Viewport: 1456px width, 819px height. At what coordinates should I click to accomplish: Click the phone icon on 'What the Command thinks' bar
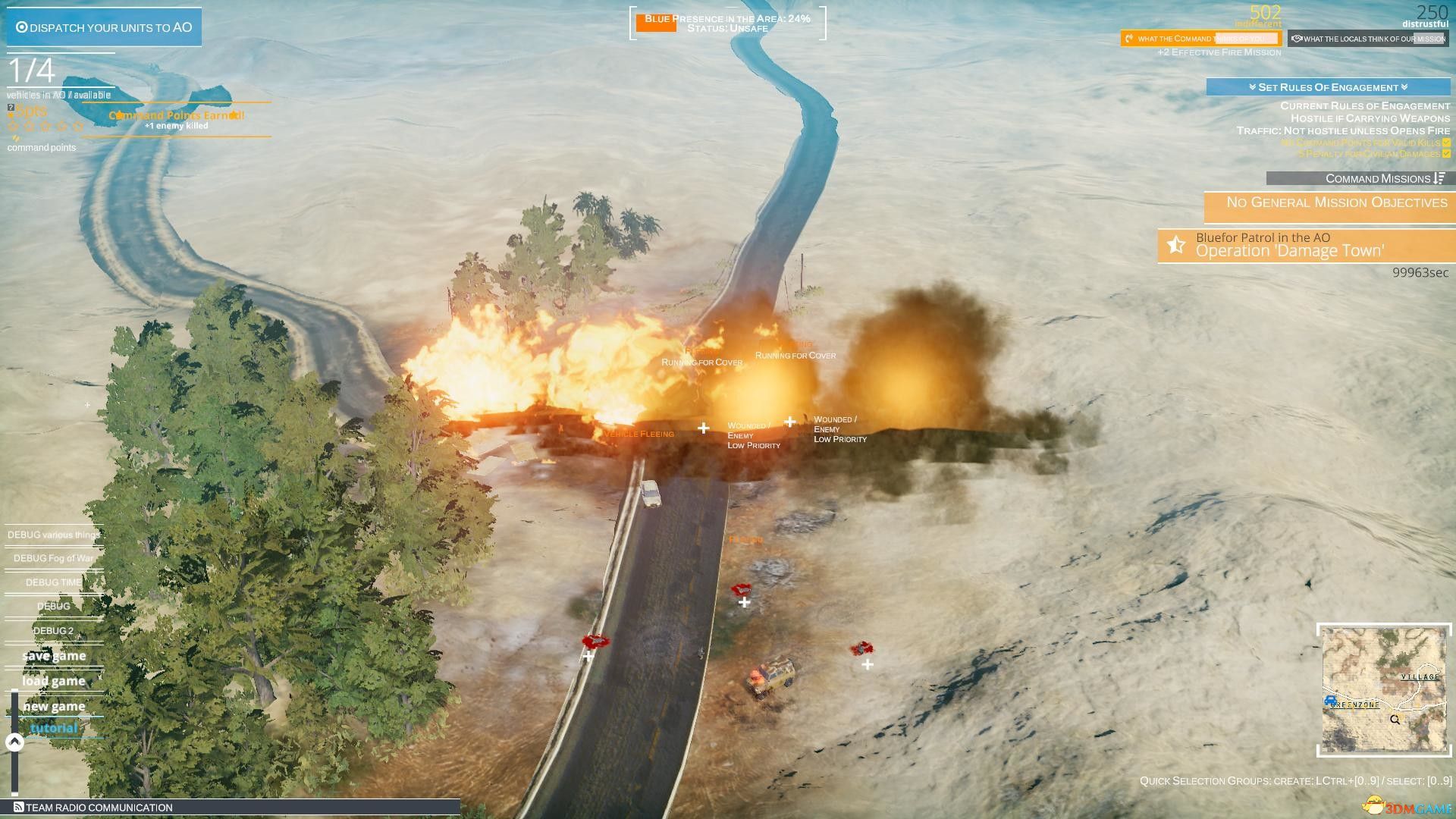1128,39
